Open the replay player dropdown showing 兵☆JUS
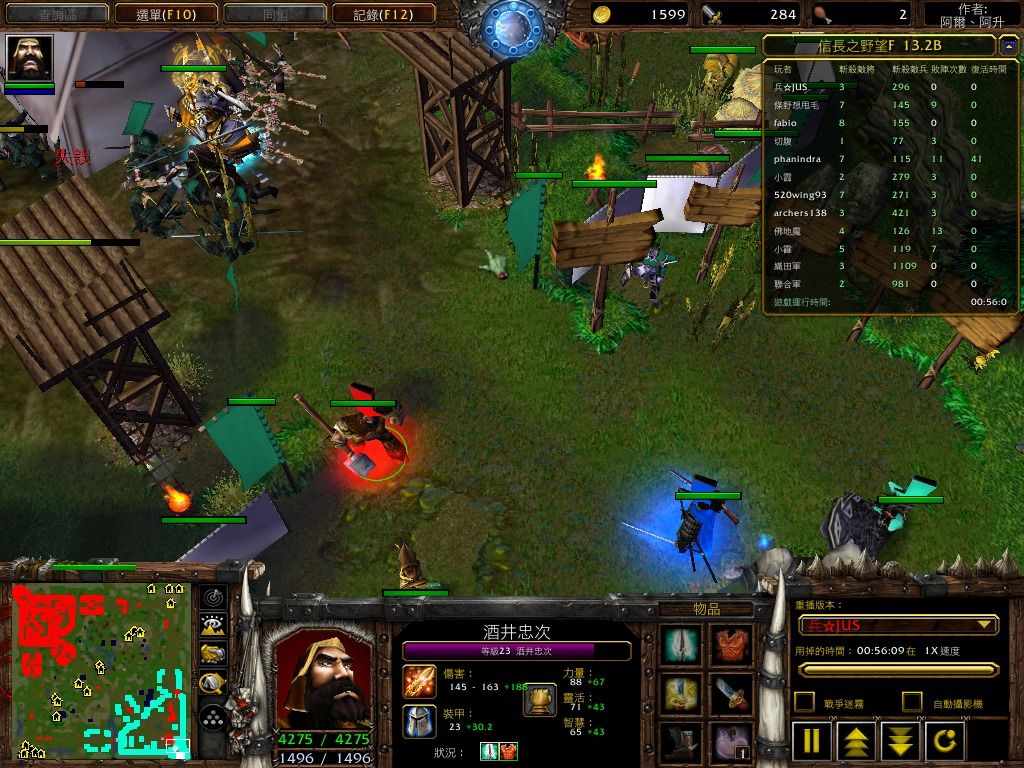Viewport: 1024px width, 768px height. point(898,626)
